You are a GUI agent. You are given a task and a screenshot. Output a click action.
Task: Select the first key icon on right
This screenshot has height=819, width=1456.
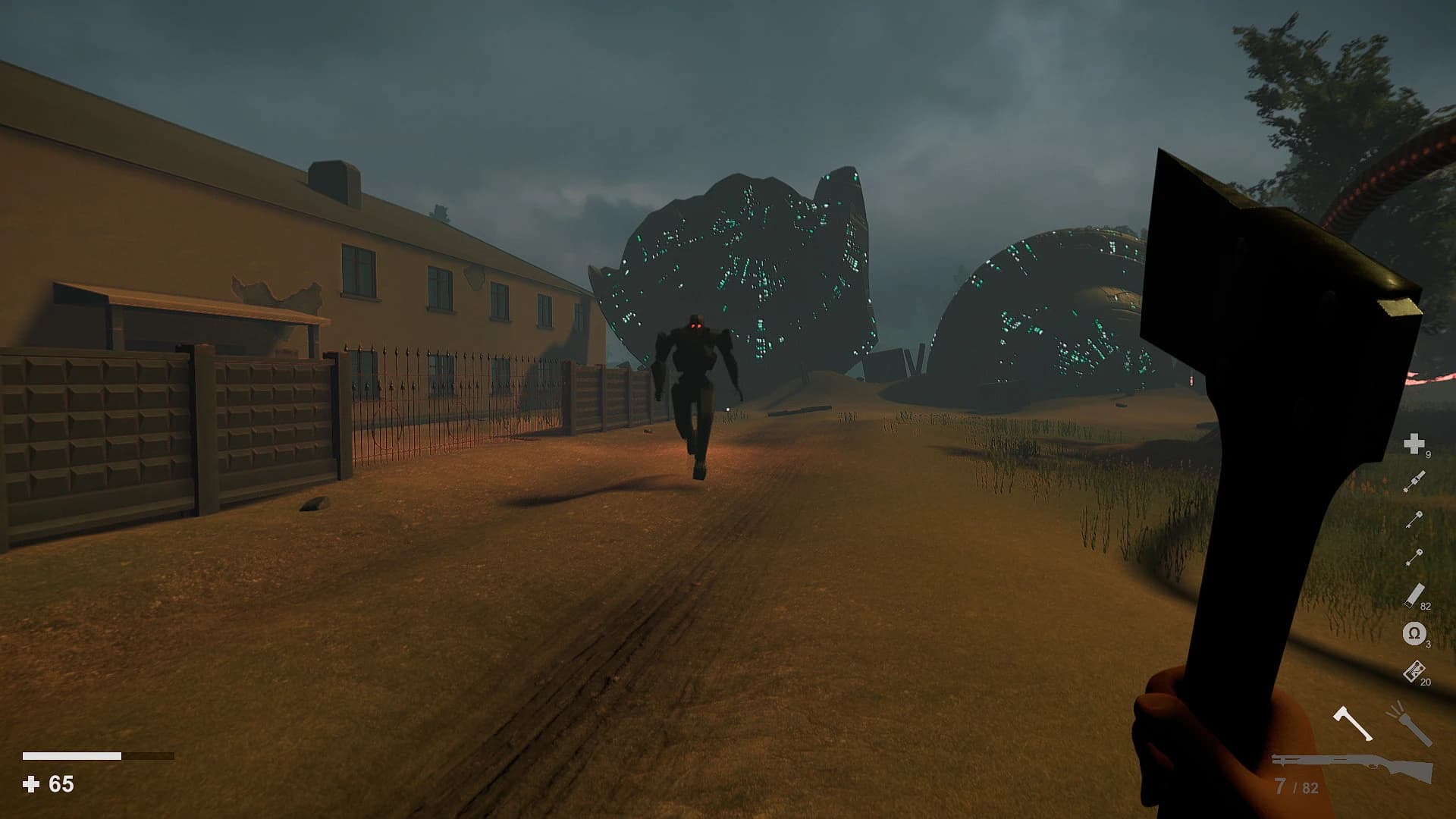point(1414,518)
